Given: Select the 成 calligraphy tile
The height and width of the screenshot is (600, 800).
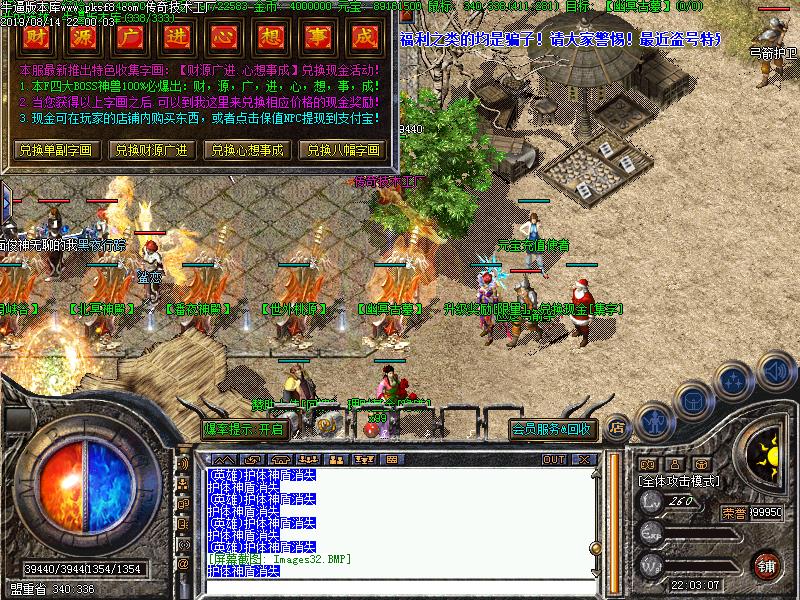Looking at the screenshot, I should [x=367, y=39].
